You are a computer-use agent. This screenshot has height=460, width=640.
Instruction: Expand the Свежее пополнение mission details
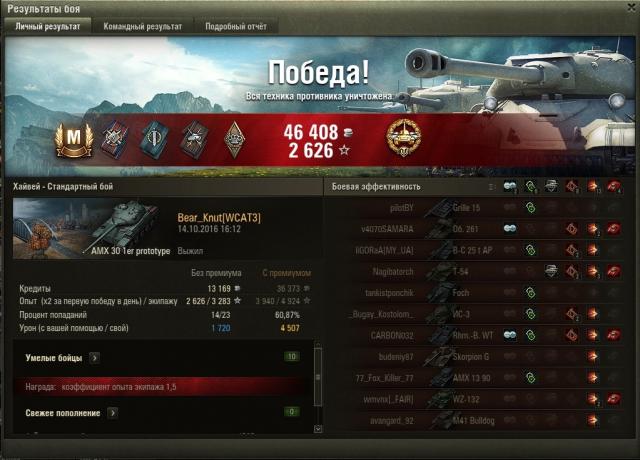click(110, 412)
